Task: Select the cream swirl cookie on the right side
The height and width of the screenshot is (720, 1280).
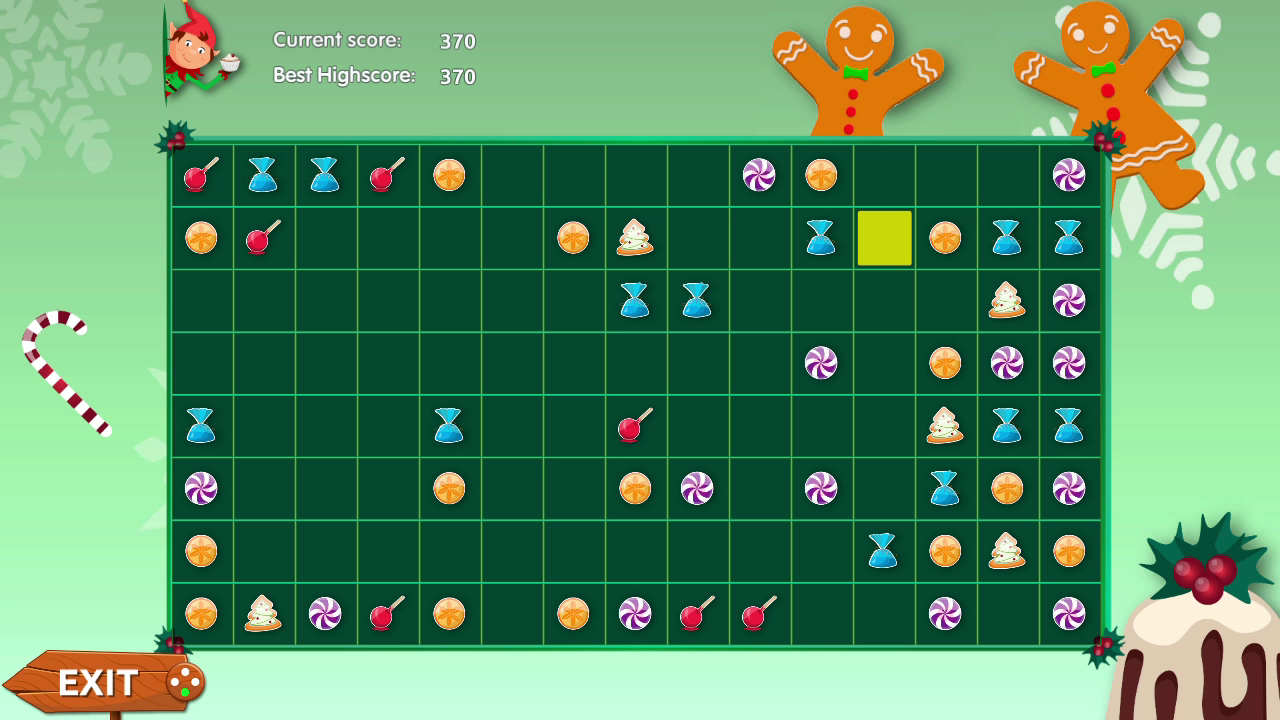Action: [1007, 300]
